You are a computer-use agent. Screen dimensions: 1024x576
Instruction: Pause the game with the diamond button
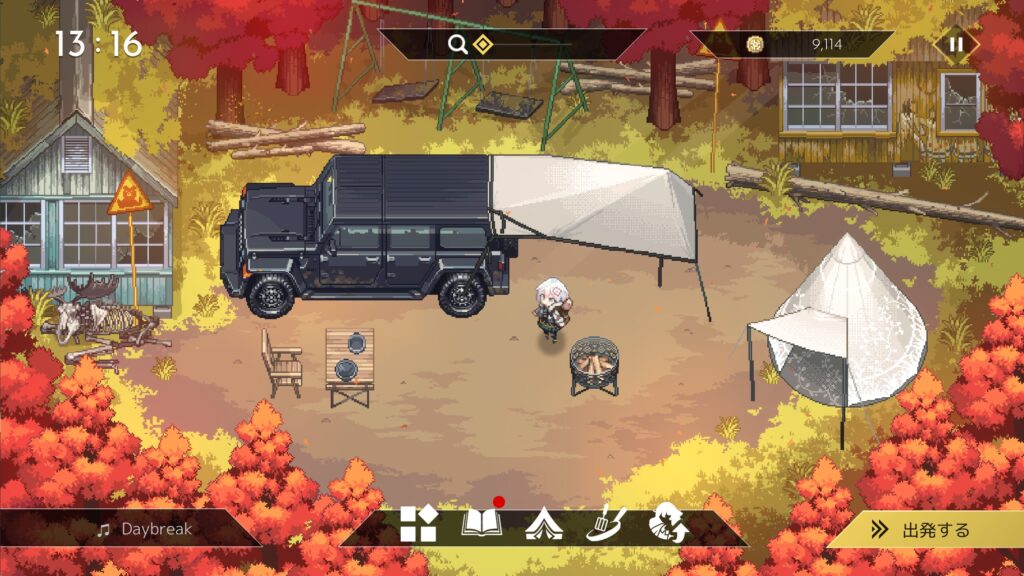[956, 44]
